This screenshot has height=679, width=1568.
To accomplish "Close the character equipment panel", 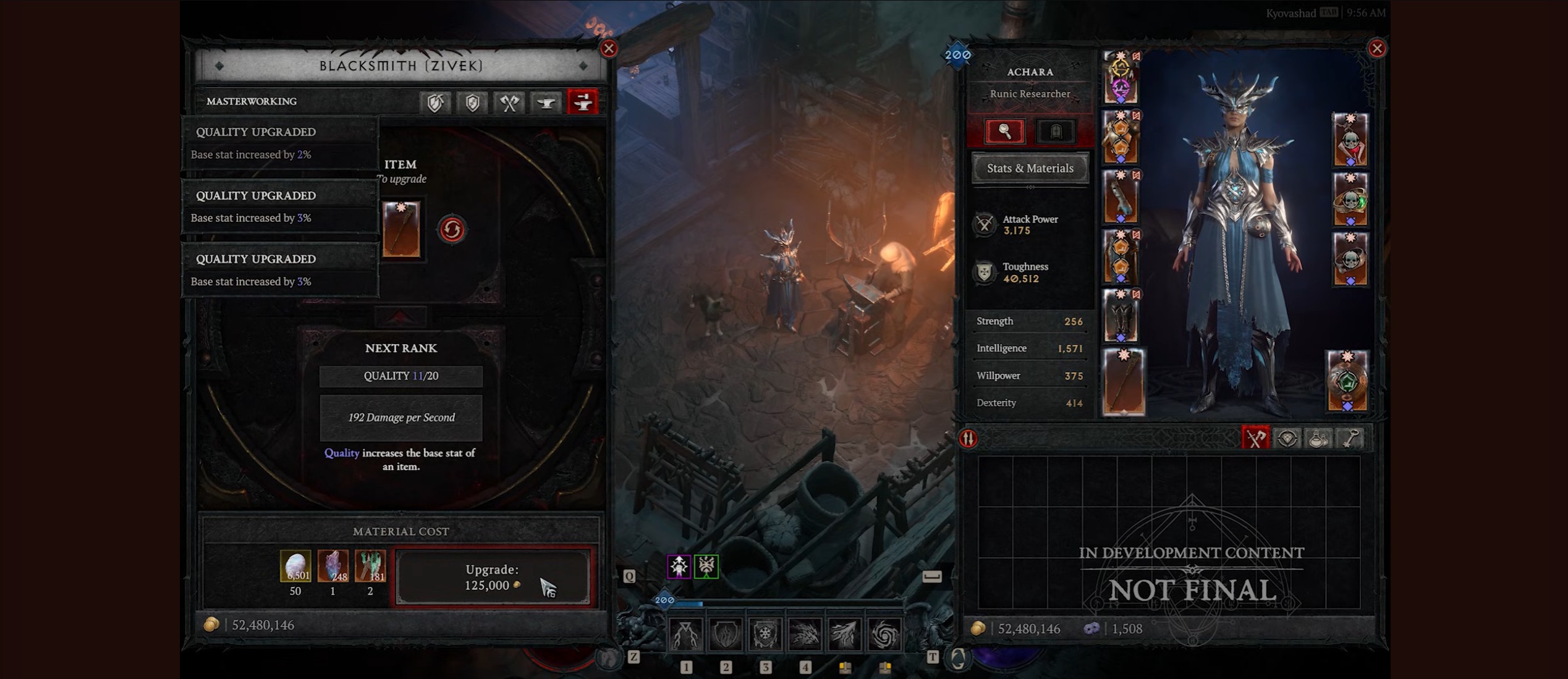I will pyautogui.click(x=1376, y=49).
